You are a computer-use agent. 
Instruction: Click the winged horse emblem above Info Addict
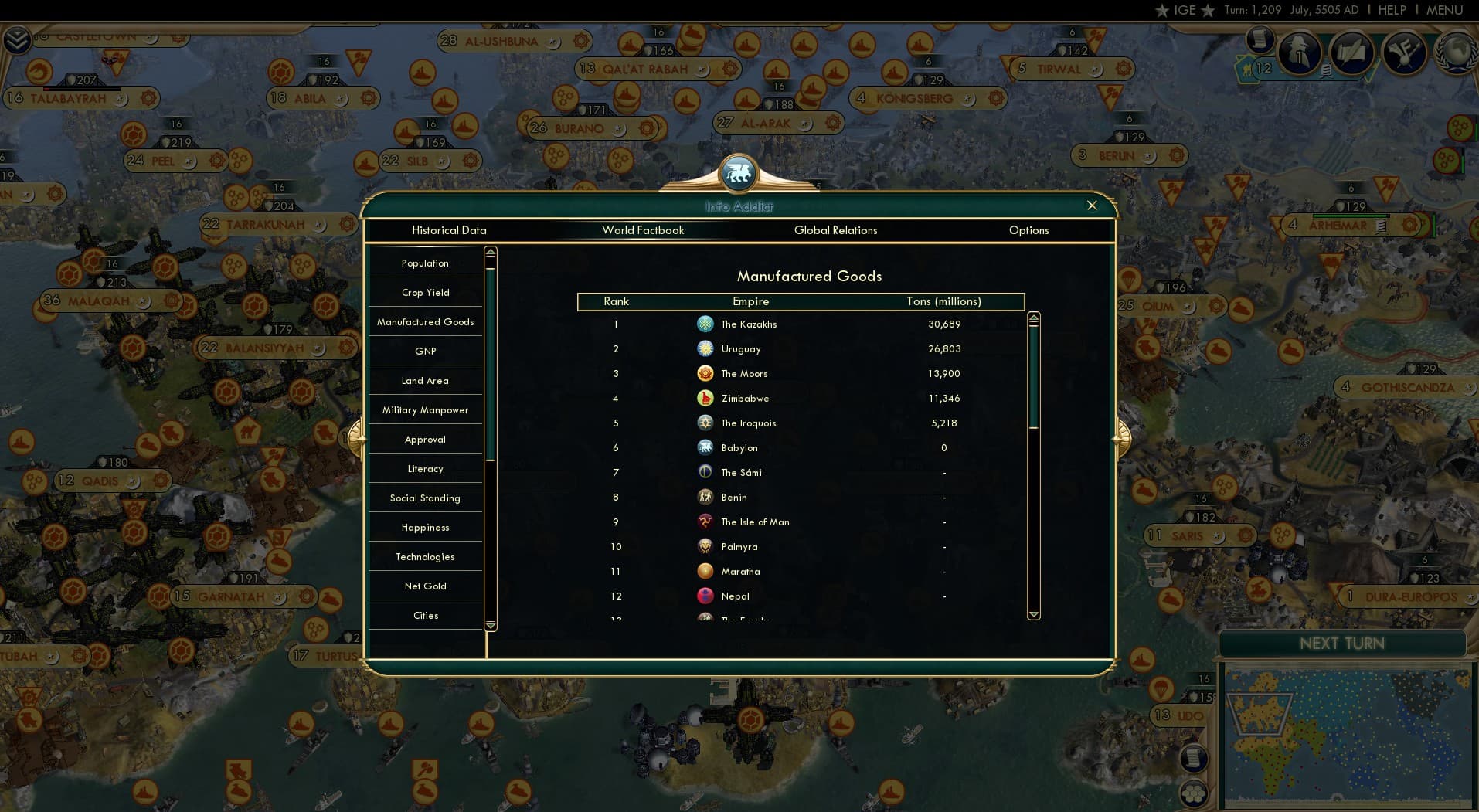pos(739,173)
